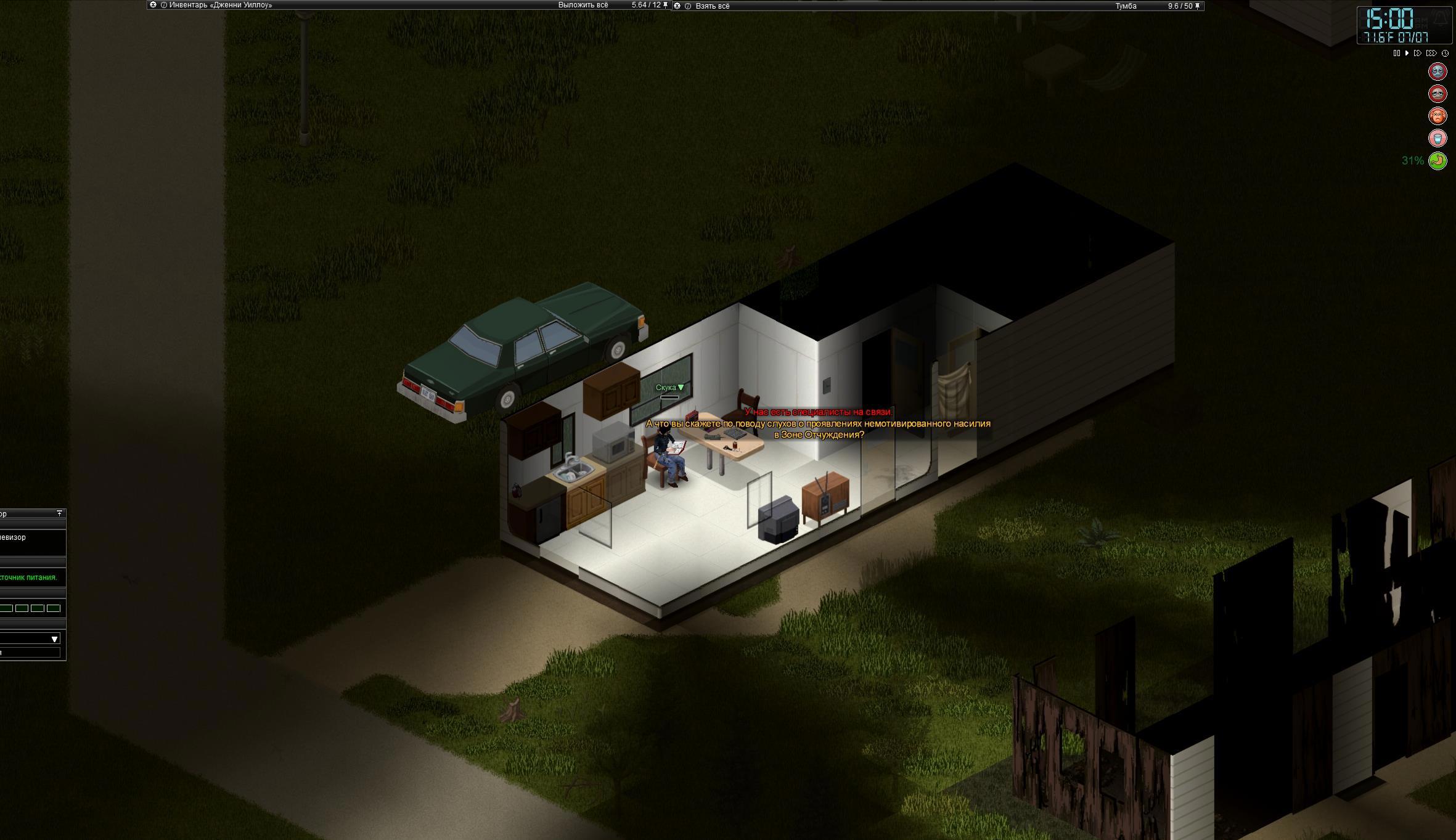Set game speed to normal play
This screenshot has width=1456, height=840.
[x=1407, y=54]
